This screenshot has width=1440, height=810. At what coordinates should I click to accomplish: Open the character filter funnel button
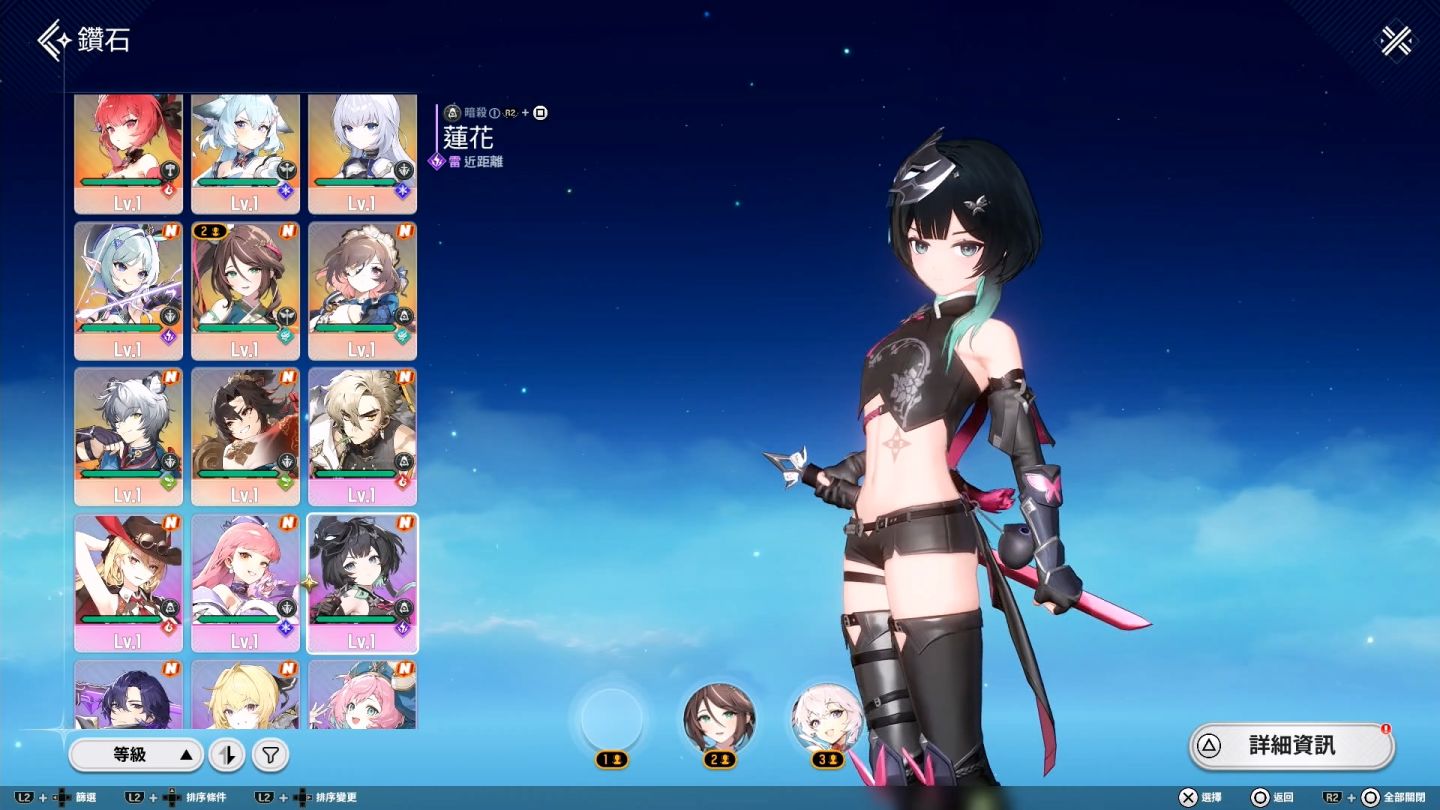(270, 756)
